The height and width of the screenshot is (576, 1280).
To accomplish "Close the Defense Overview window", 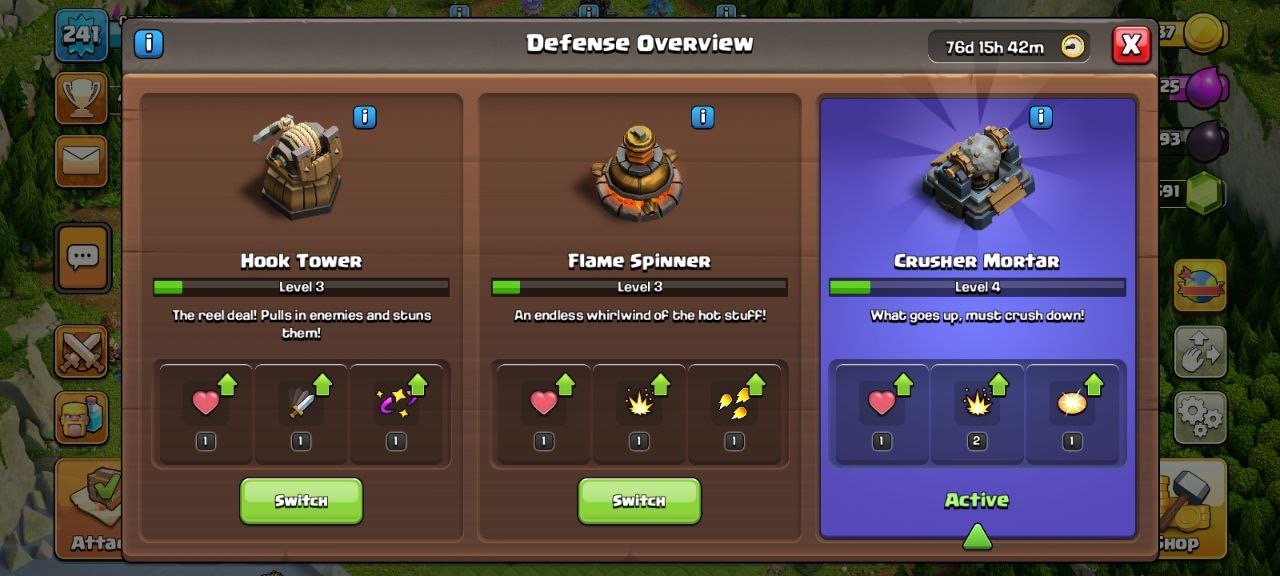I will pyautogui.click(x=1131, y=45).
